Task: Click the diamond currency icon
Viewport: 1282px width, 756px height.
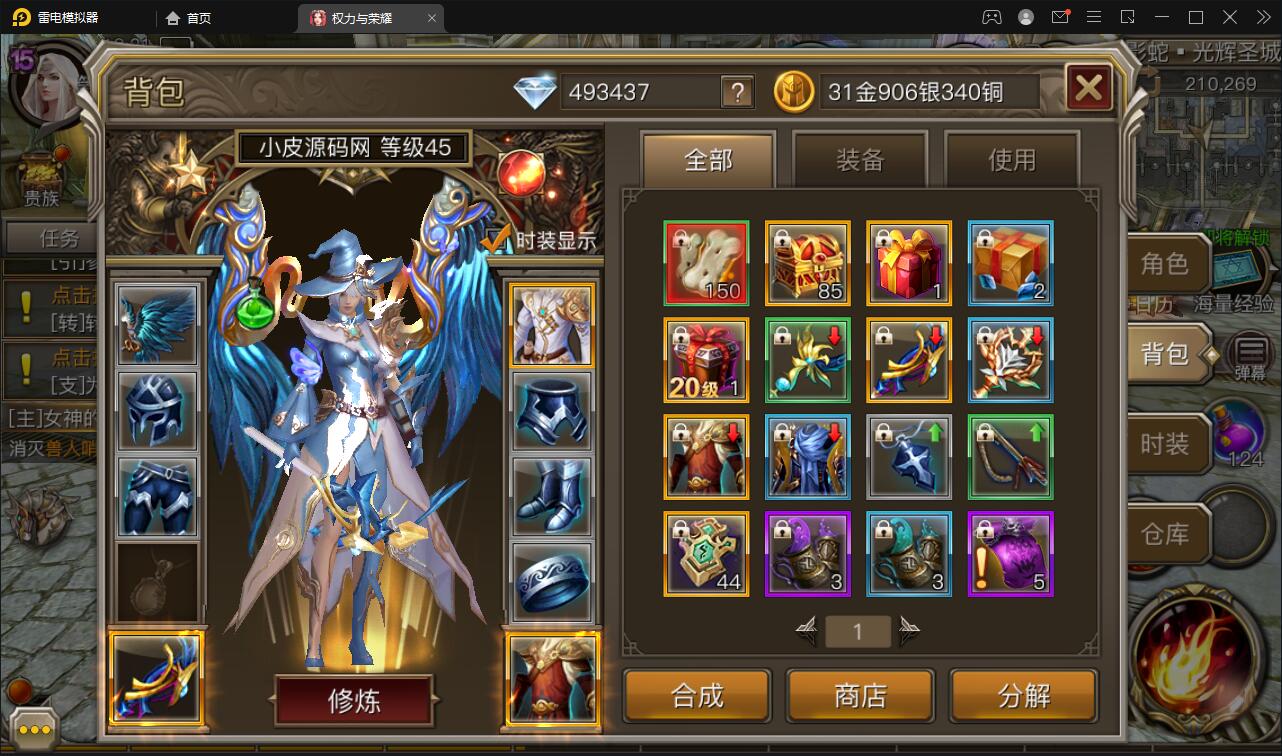Action: click(538, 90)
